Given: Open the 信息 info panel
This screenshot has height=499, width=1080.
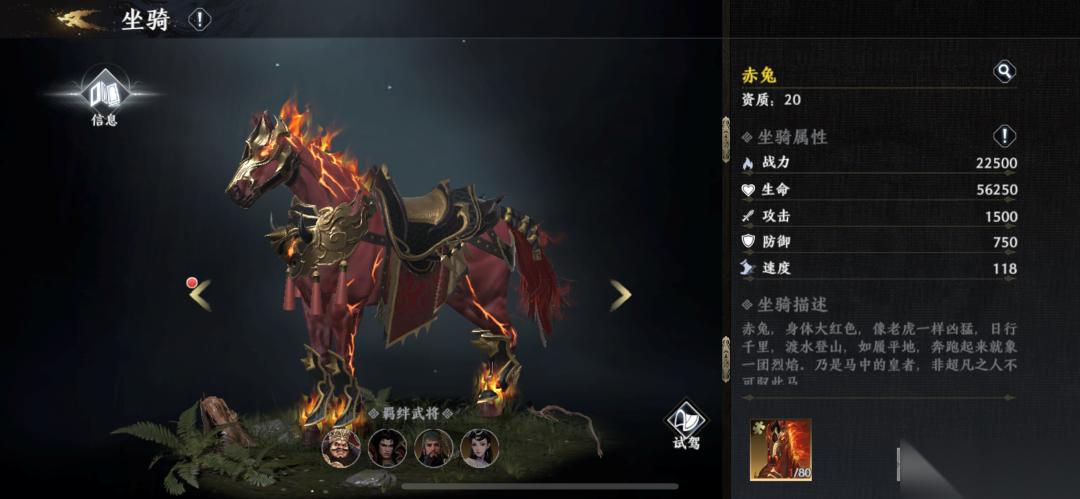Looking at the screenshot, I should coord(104,98).
